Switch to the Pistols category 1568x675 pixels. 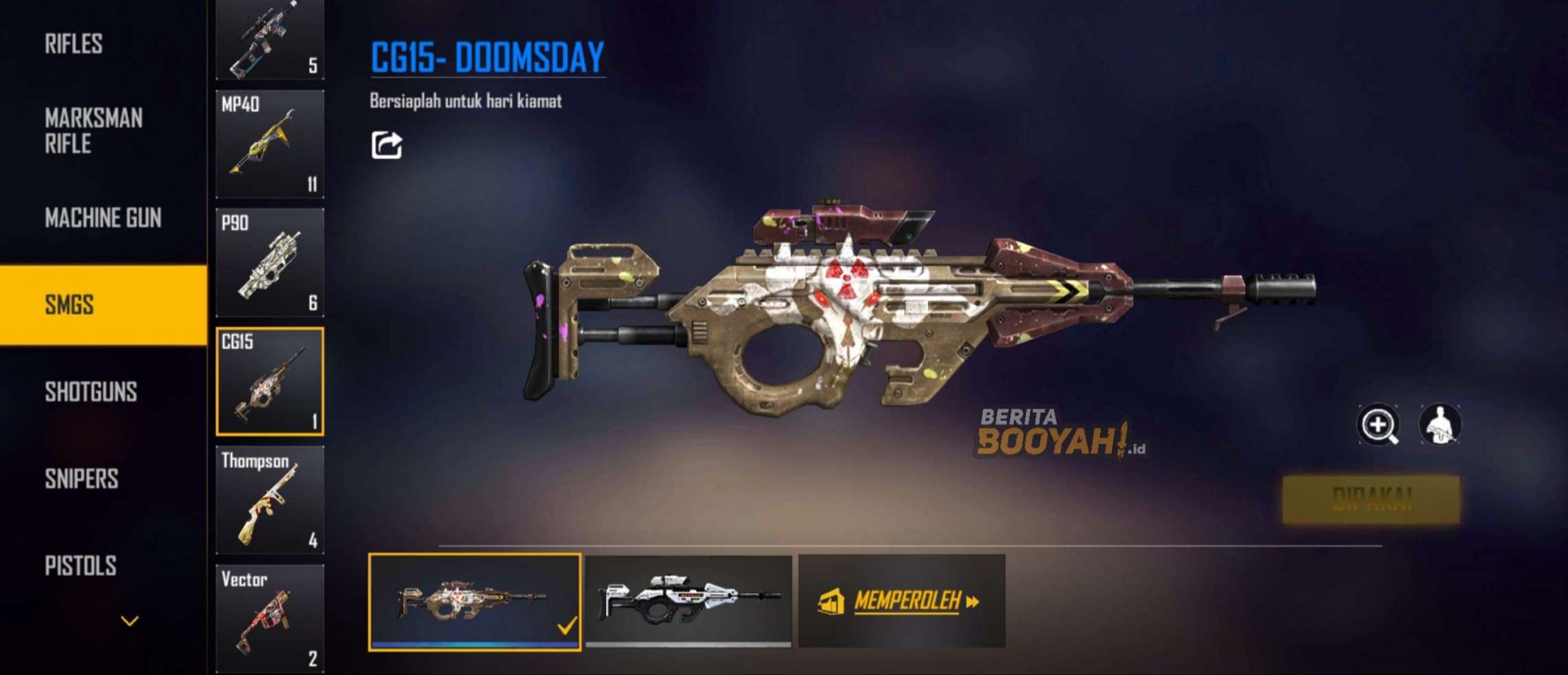tap(80, 565)
